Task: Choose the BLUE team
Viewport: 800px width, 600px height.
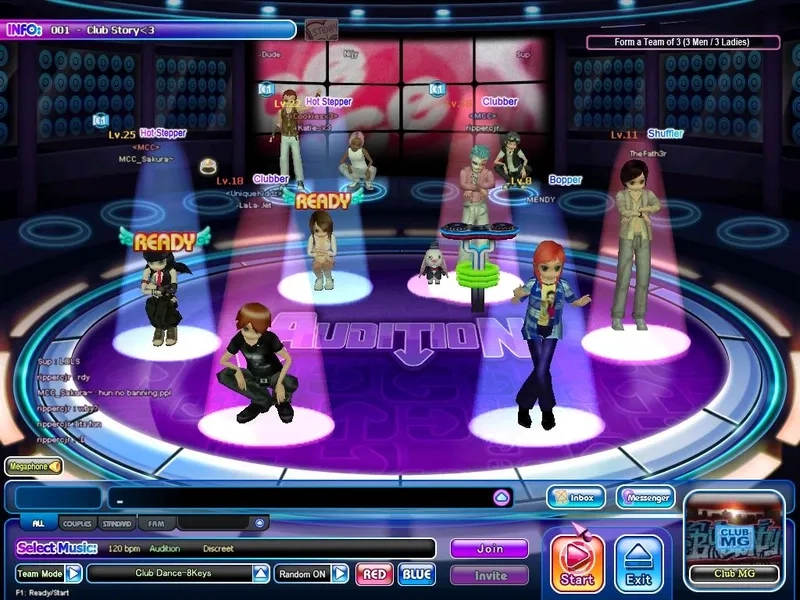Action: point(416,574)
